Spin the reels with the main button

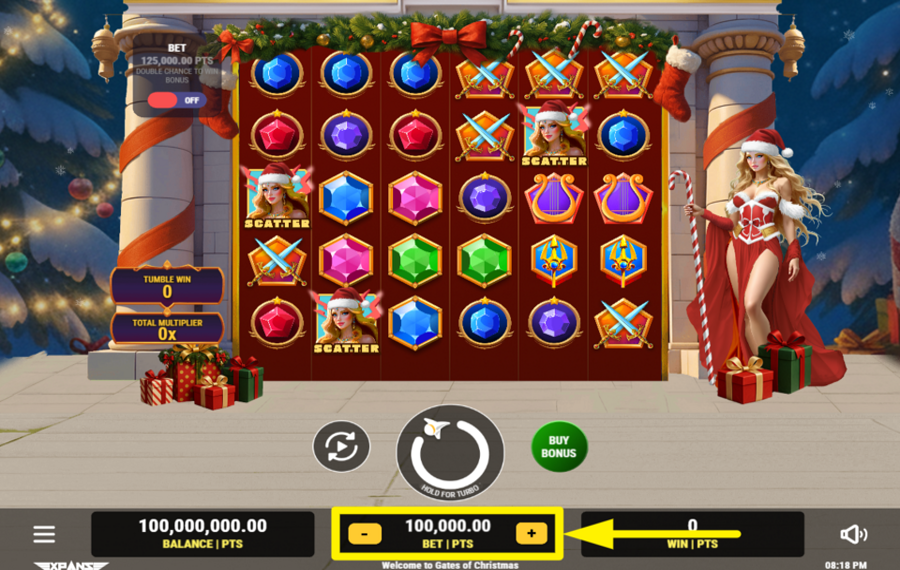(x=450, y=453)
